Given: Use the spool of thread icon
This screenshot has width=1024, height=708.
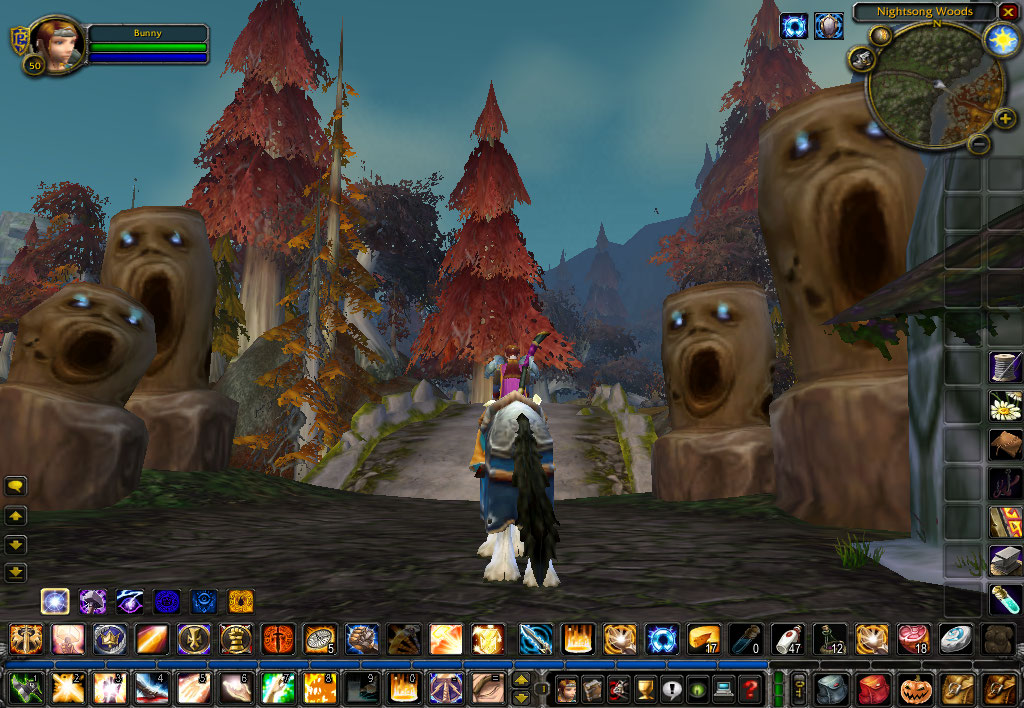Looking at the screenshot, I should (x=1005, y=367).
